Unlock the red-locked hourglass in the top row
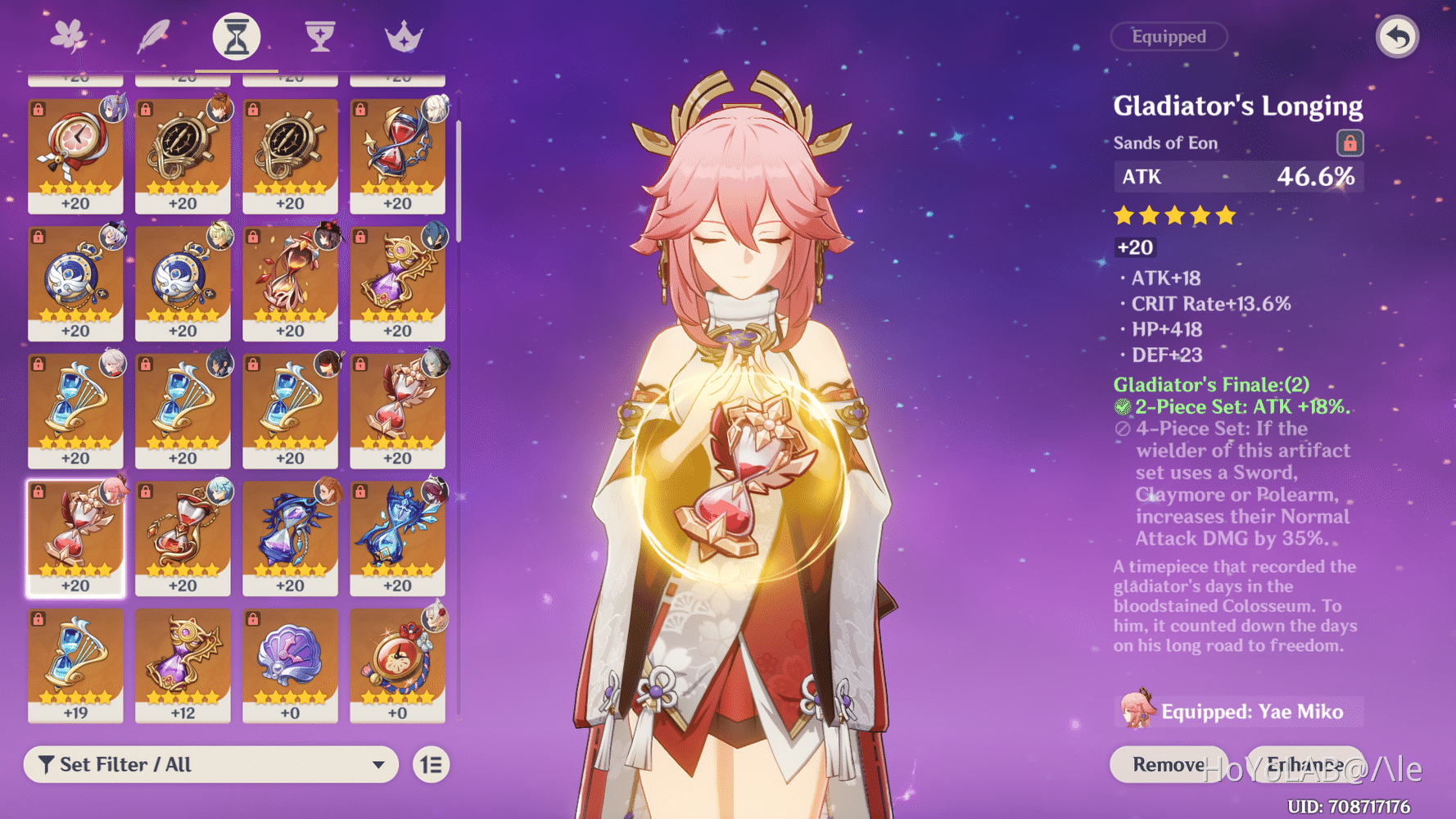Image resolution: width=1456 pixels, height=819 pixels. click(x=361, y=107)
